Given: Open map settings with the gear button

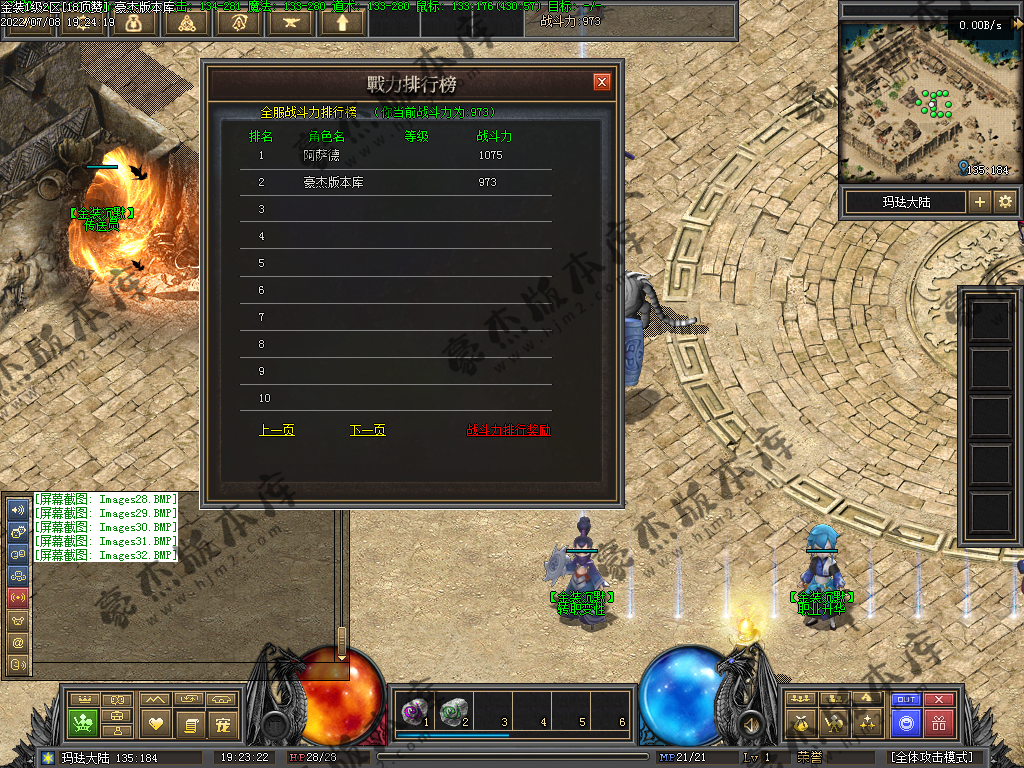Looking at the screenshot, I should coord(1004,202).
